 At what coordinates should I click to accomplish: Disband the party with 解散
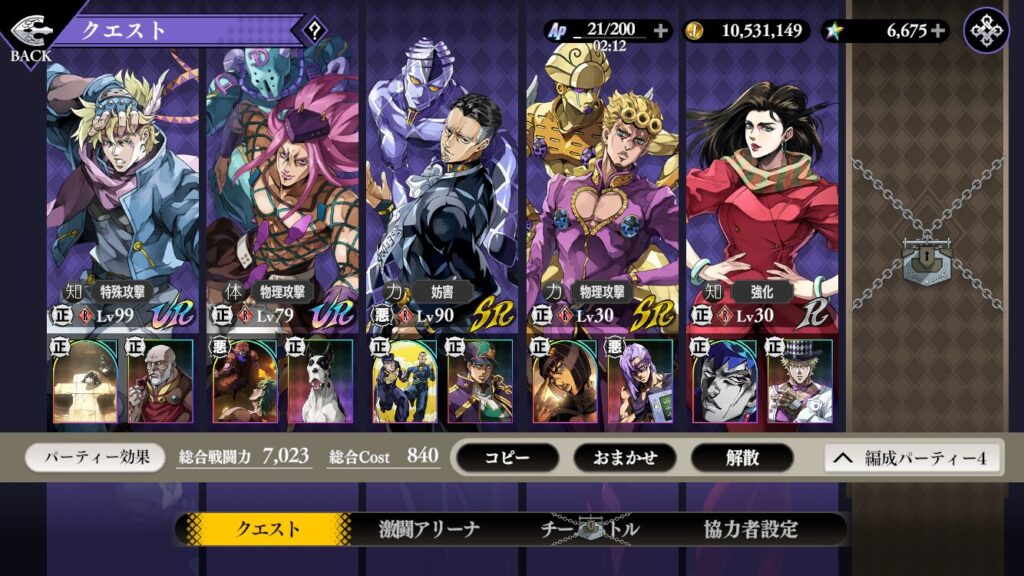point(743,457)
